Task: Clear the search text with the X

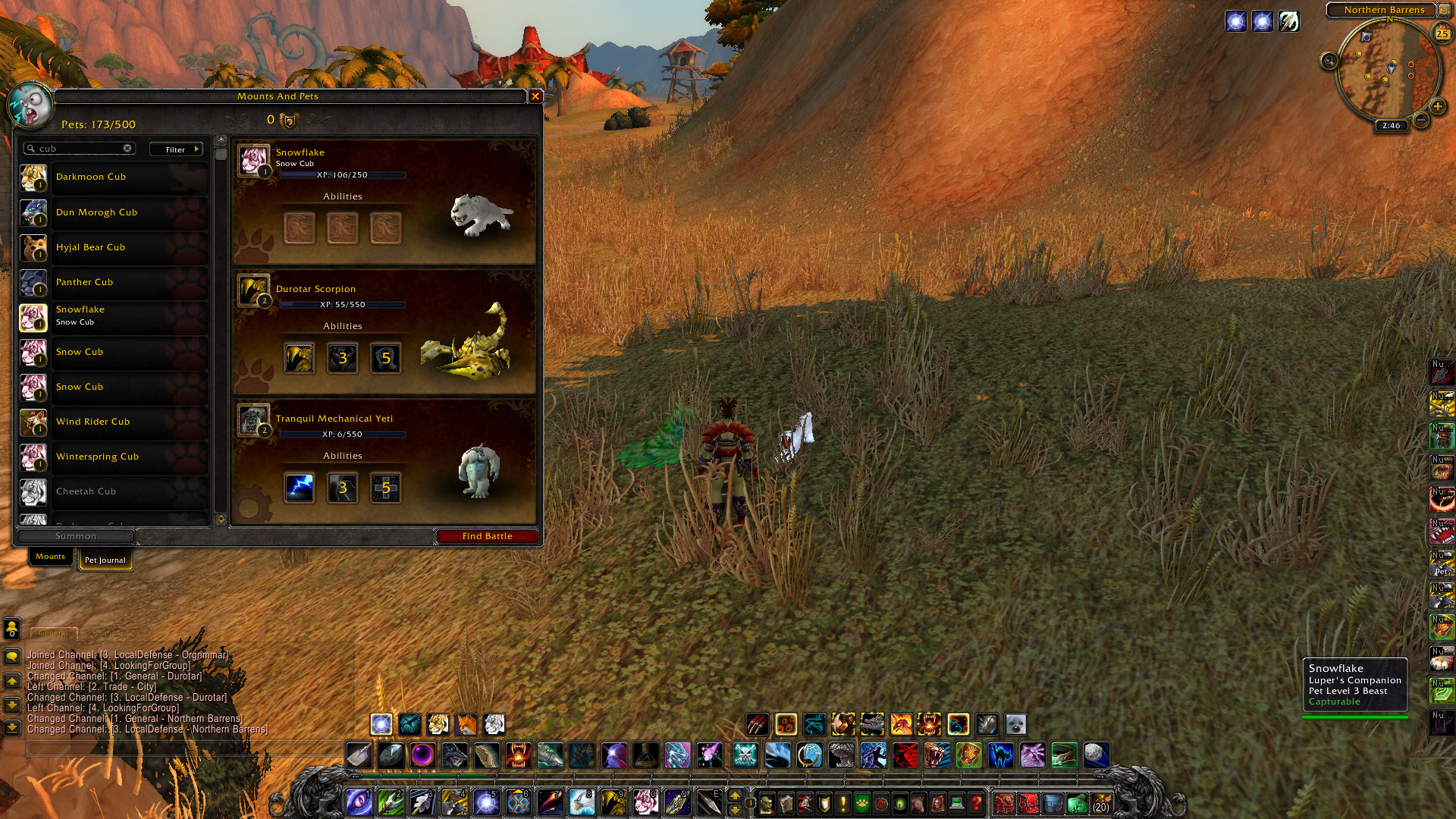Action: tap(127, 149)
